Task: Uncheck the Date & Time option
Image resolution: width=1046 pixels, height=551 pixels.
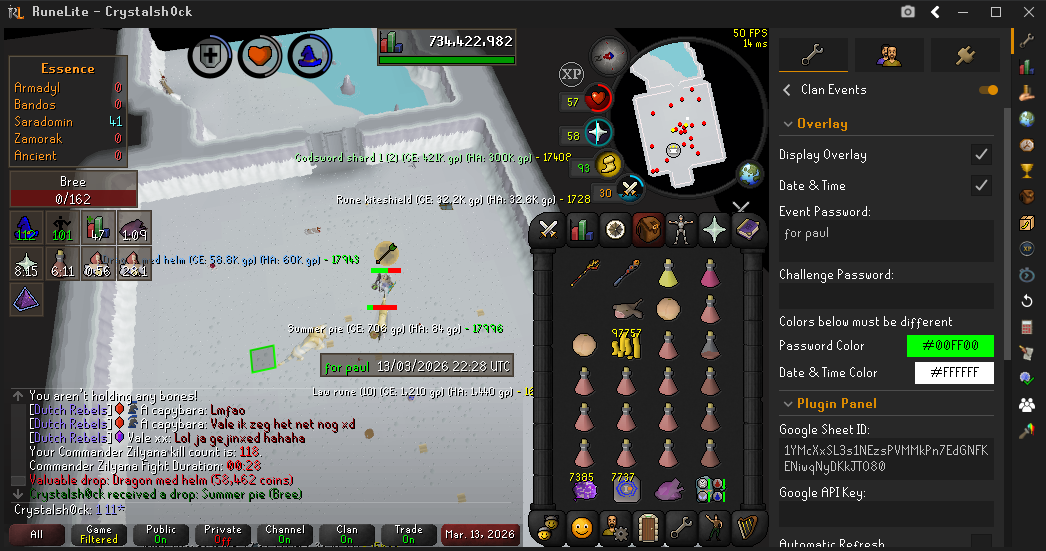Action: (981, 185)
